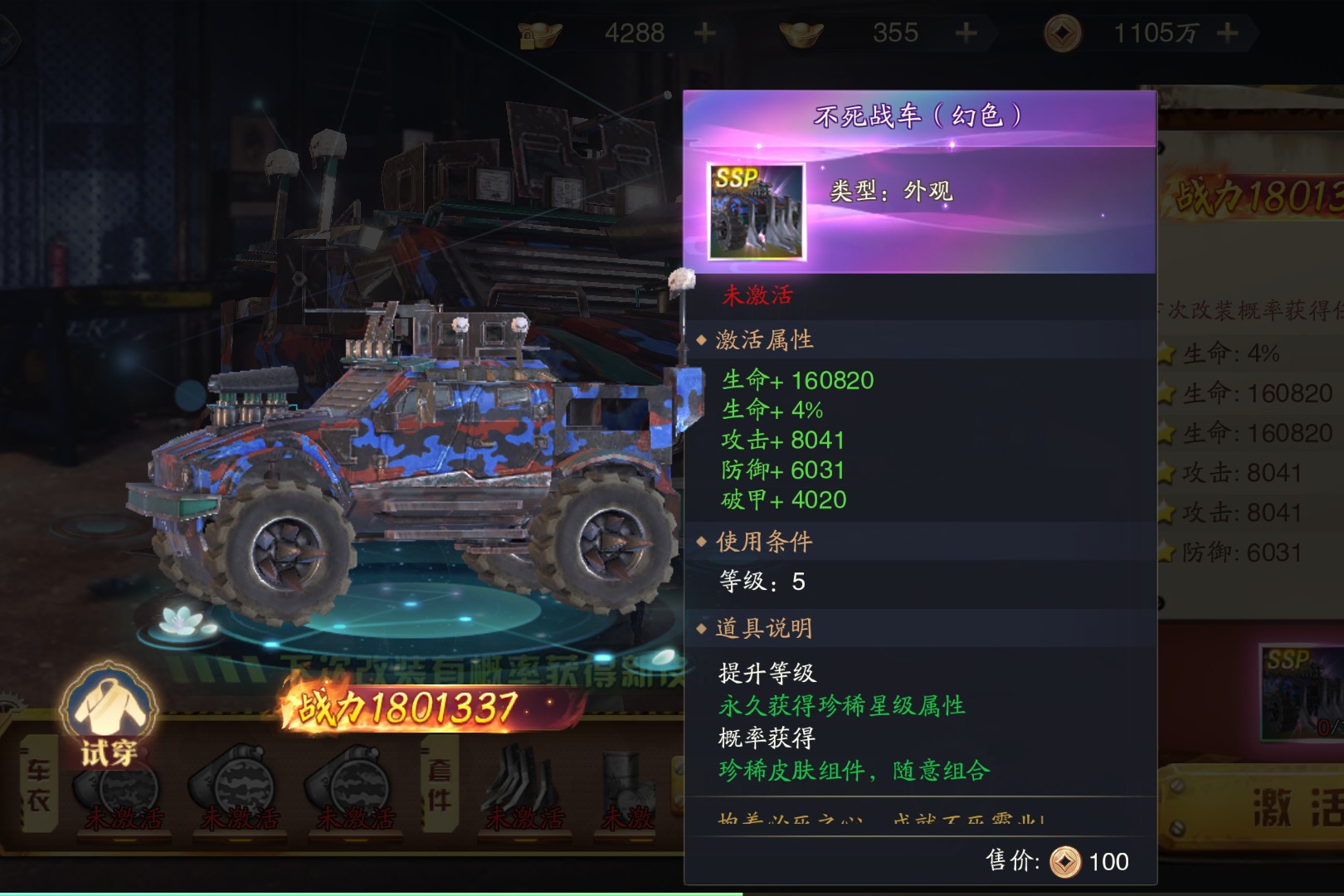Click the 不死战车 SSP icon in the tooltip

click(x=756, y=211)
